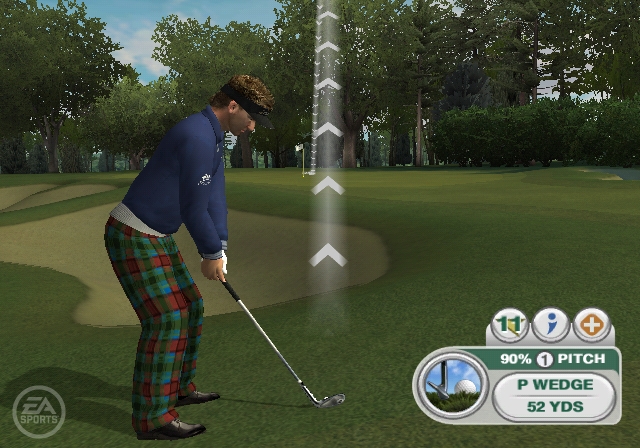640x448 pixels.
Task: Open the hole 11 flag icon
Action: [x=510, y=326]
